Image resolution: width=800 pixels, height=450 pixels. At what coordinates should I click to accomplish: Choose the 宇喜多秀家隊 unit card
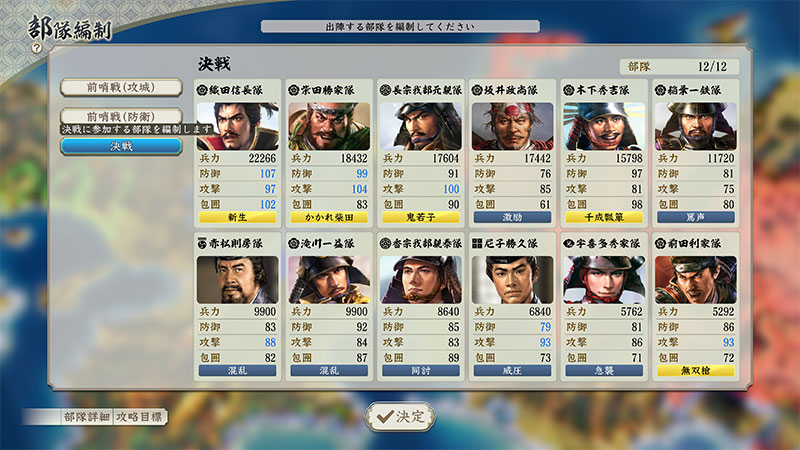(604, 305)
